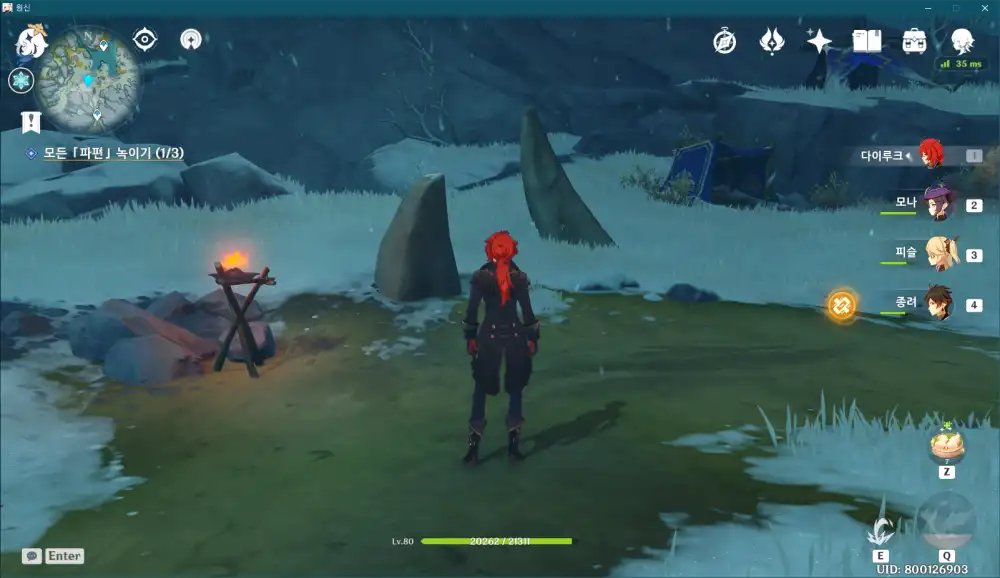Viewport: 1000px width, 578px height.
Task: Open the Paimon main menu
Action: point(31,43)
